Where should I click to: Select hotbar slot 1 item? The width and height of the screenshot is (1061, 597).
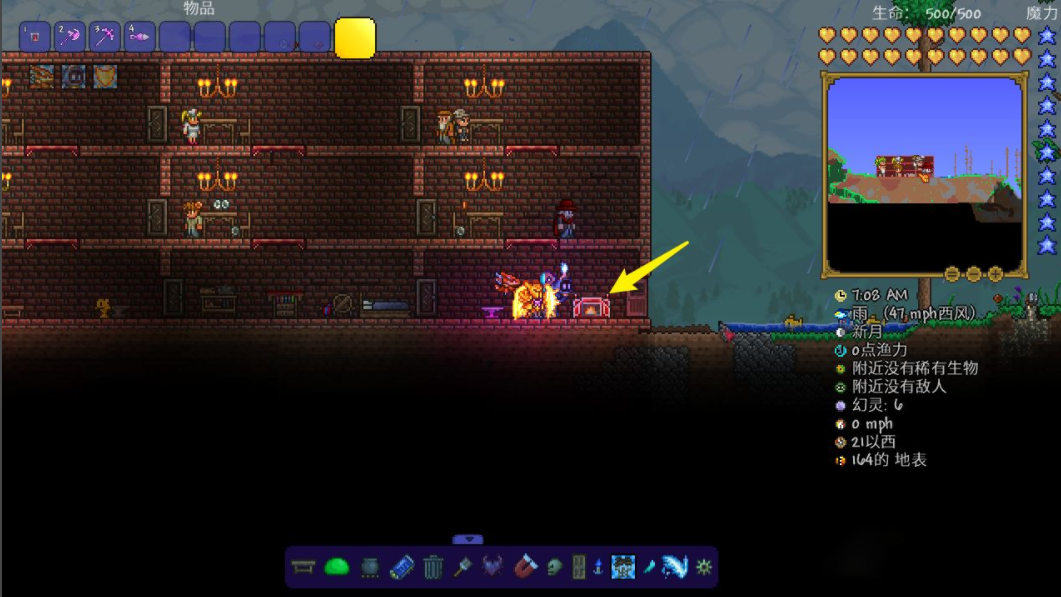[35, 38]
